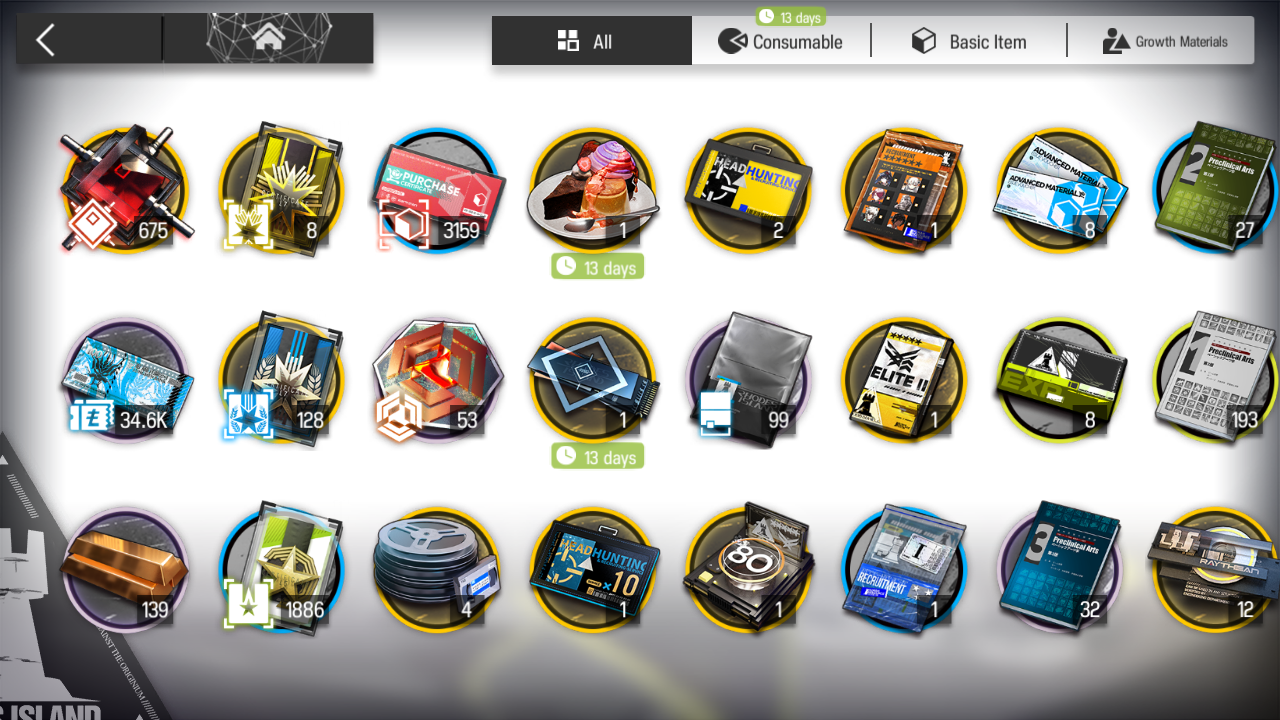Switch to the Consumable tab
This screenshot has width=1280, height=720.
781,41
